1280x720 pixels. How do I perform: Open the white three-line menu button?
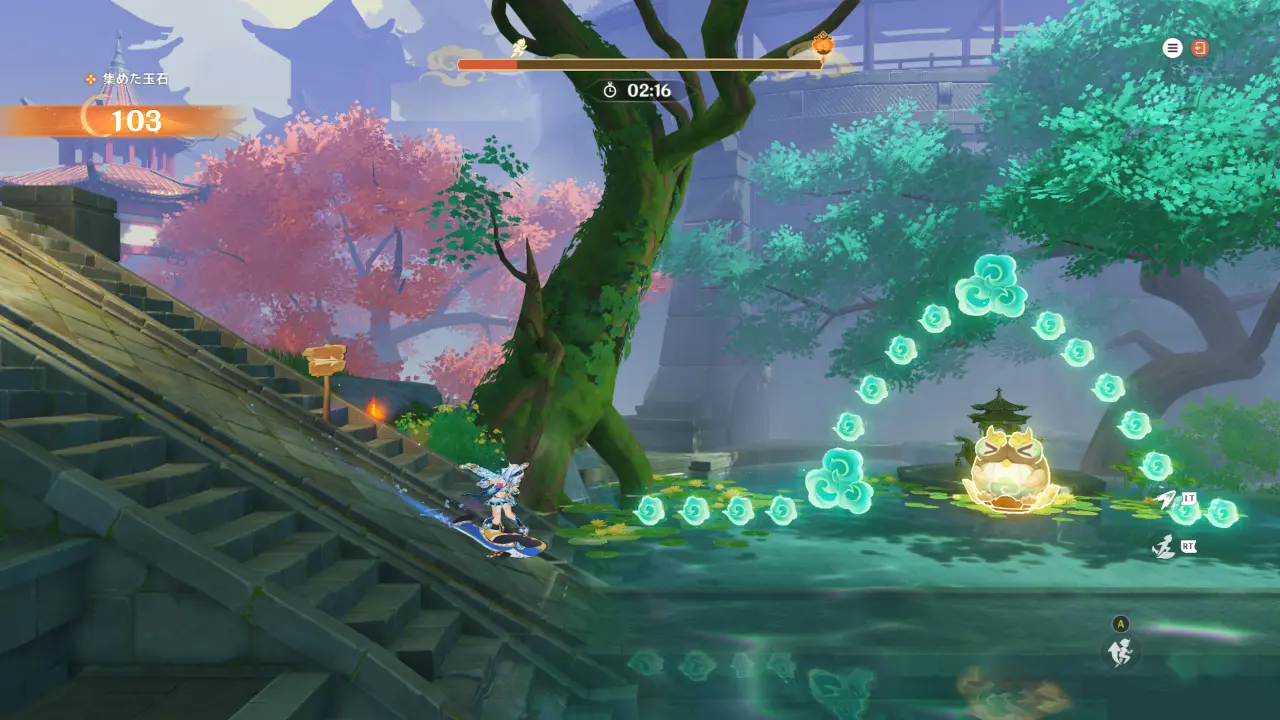[1172, 48]
